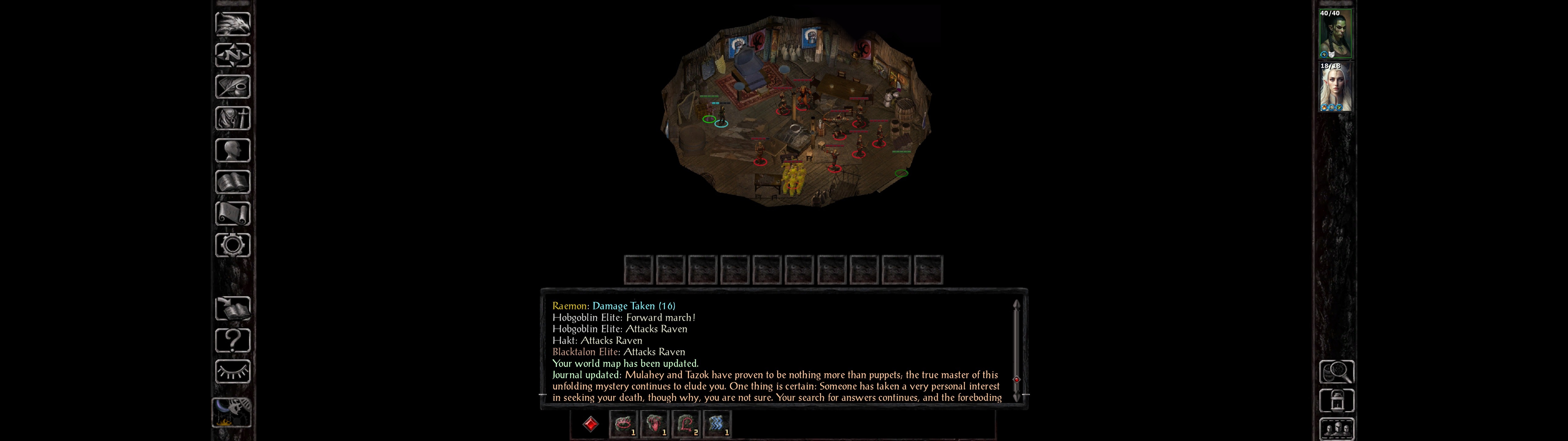Screen dimensions: 1568x441
Task: Open the mage spellbook button
Action: pos(232,182)
